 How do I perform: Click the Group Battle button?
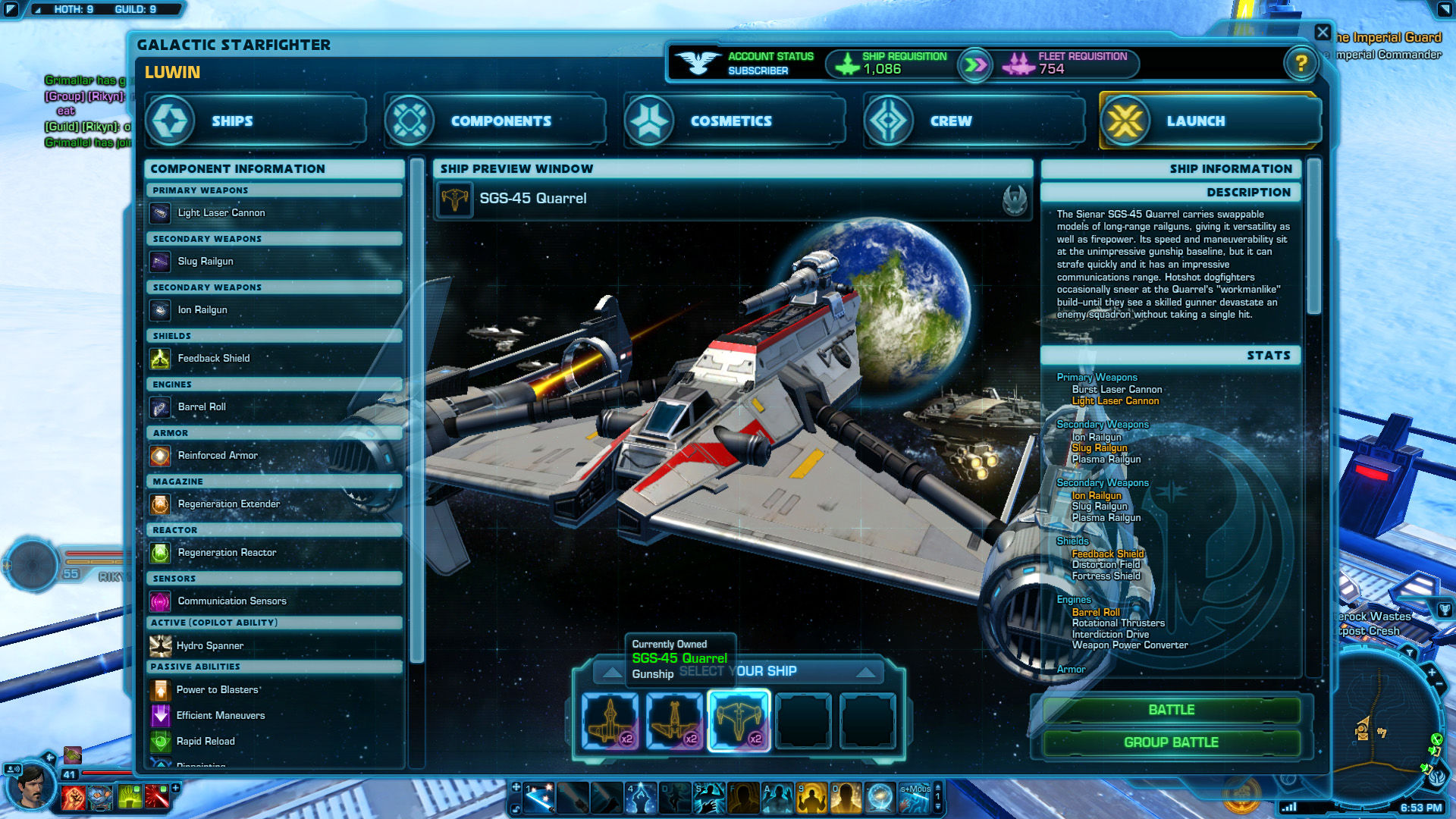click(1171, 742)
